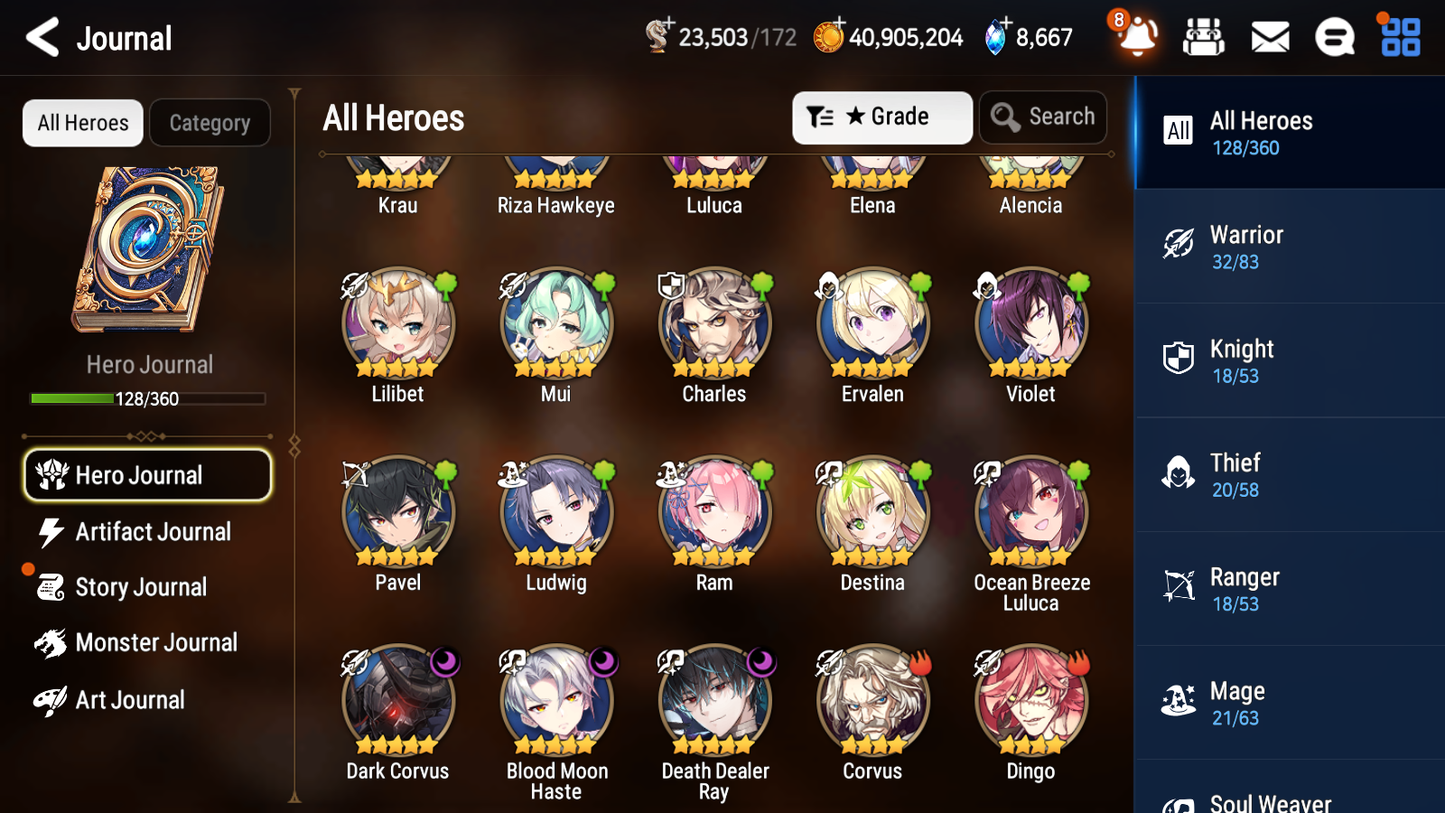
Task: Open the main menu grid icon
Action: 1399,36
